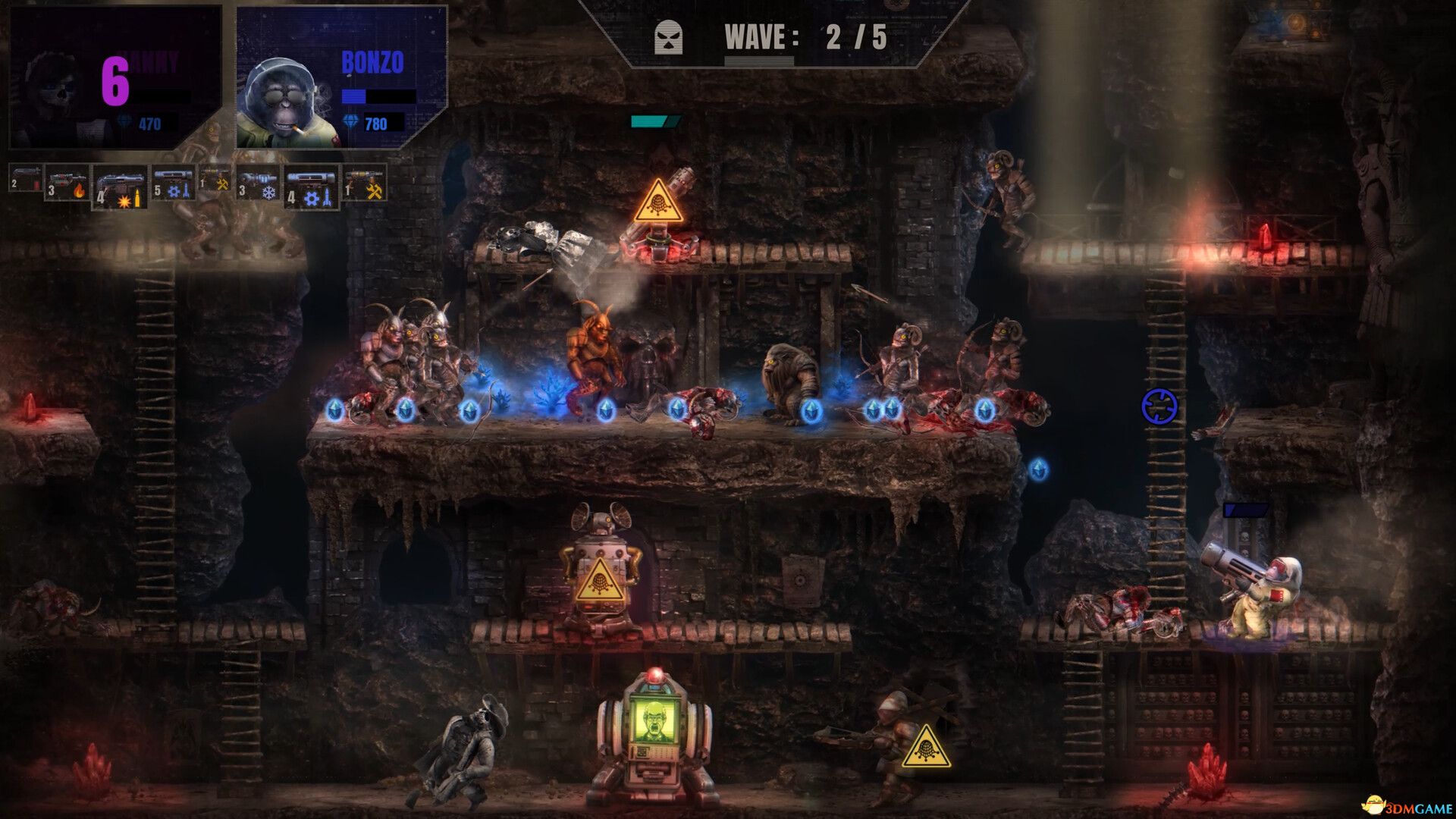The image size is (1456, 819).
Task: Select the rocket launcher slot numbered 5
Action: [174, 184]
